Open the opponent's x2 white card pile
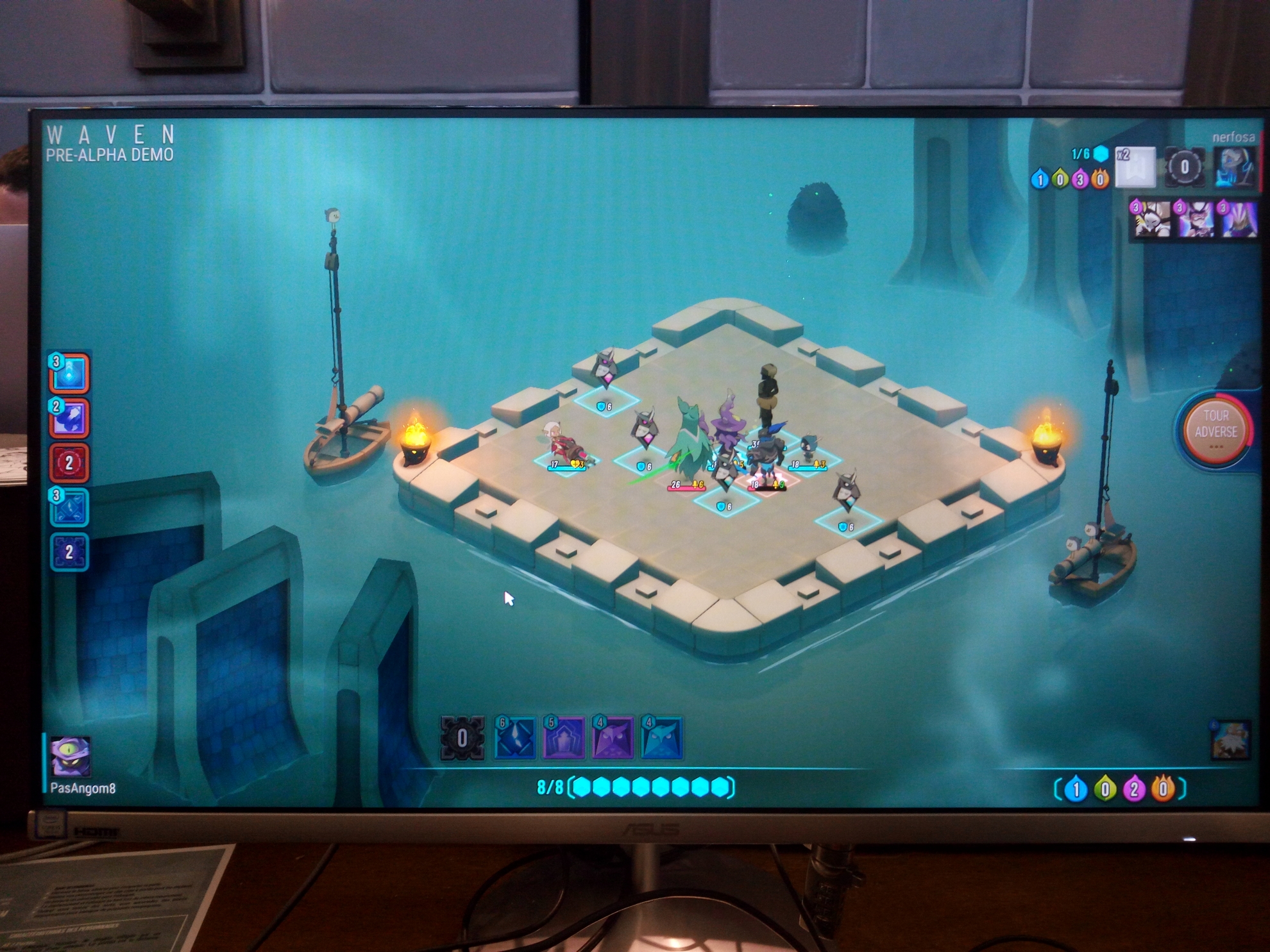1270x952 pixels. (1135, 167)
